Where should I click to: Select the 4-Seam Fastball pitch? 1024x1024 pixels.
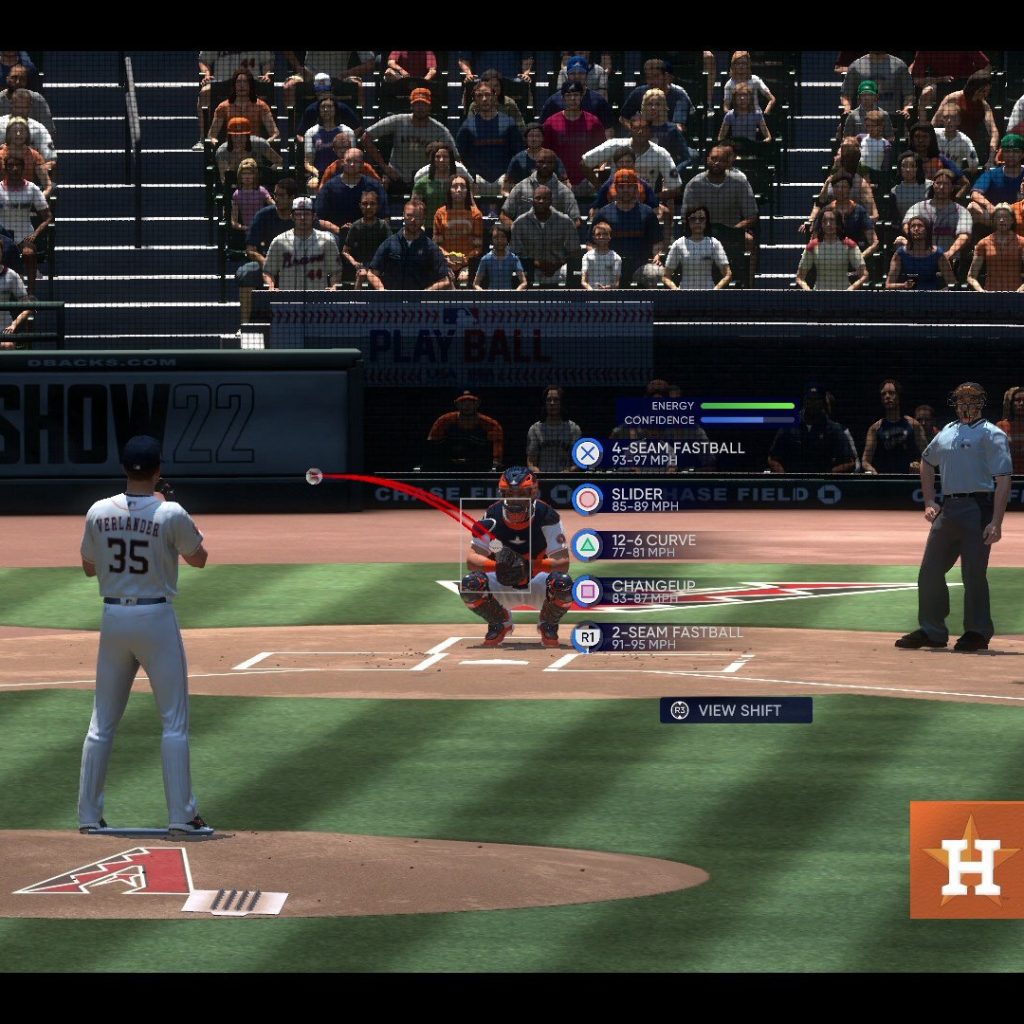660,453
